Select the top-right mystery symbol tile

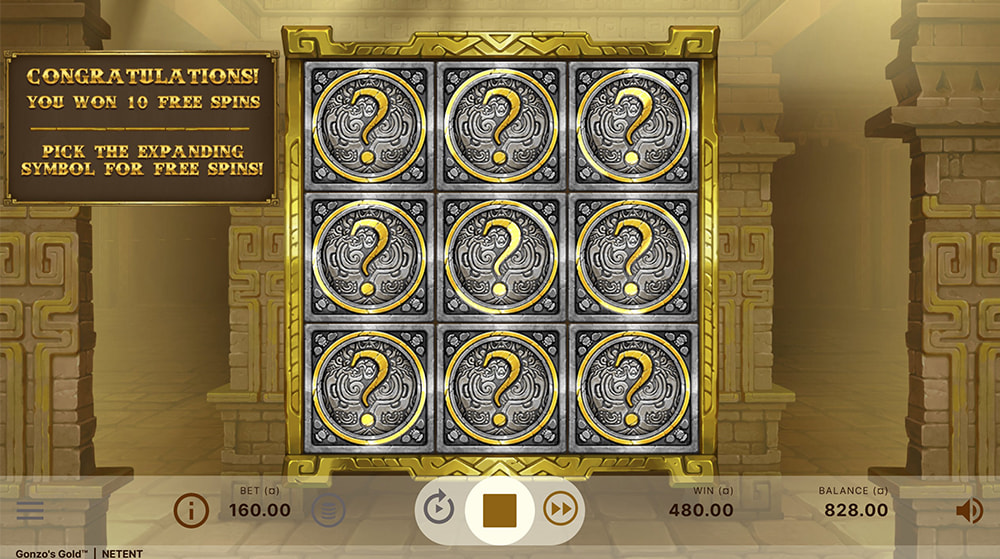(633, 124)
